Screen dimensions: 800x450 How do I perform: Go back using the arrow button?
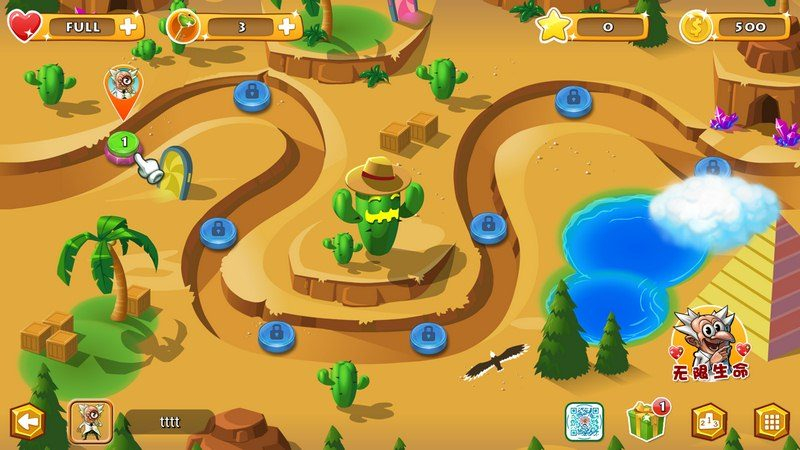(x=27, y=423)
